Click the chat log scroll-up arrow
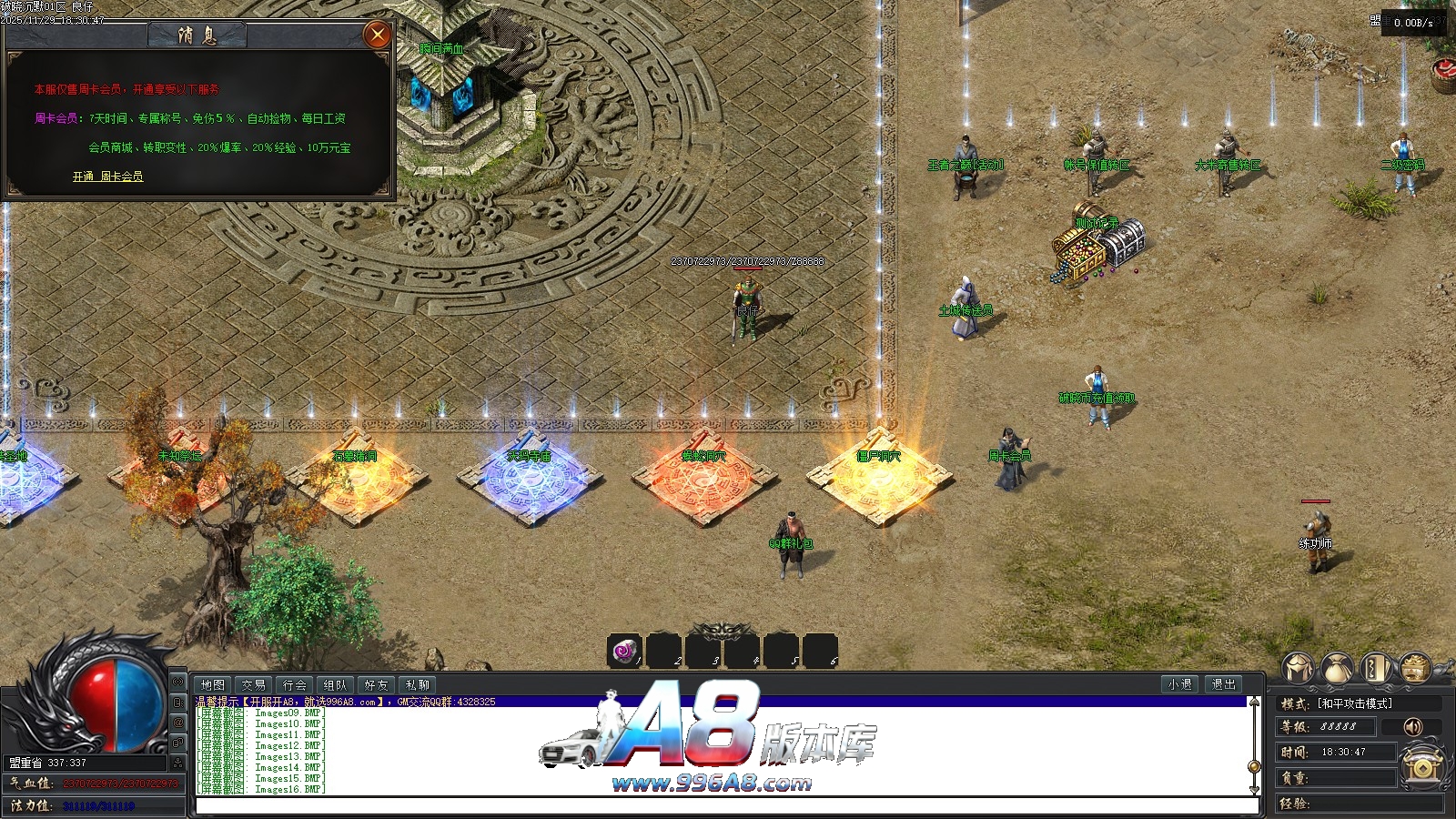Screen dimensions: 1456x819 [1255, 703]
